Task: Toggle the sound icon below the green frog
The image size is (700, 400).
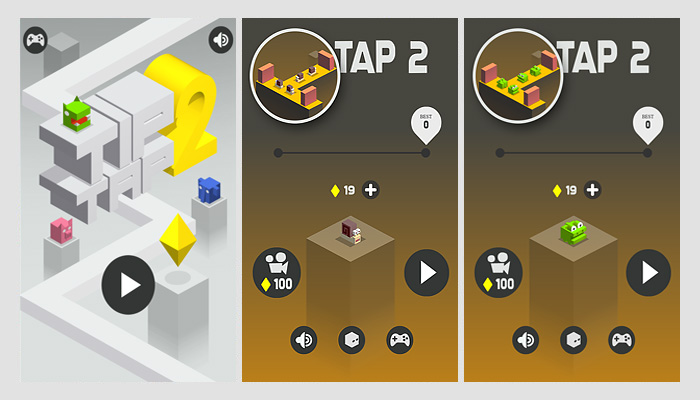Action: point(526,340)
